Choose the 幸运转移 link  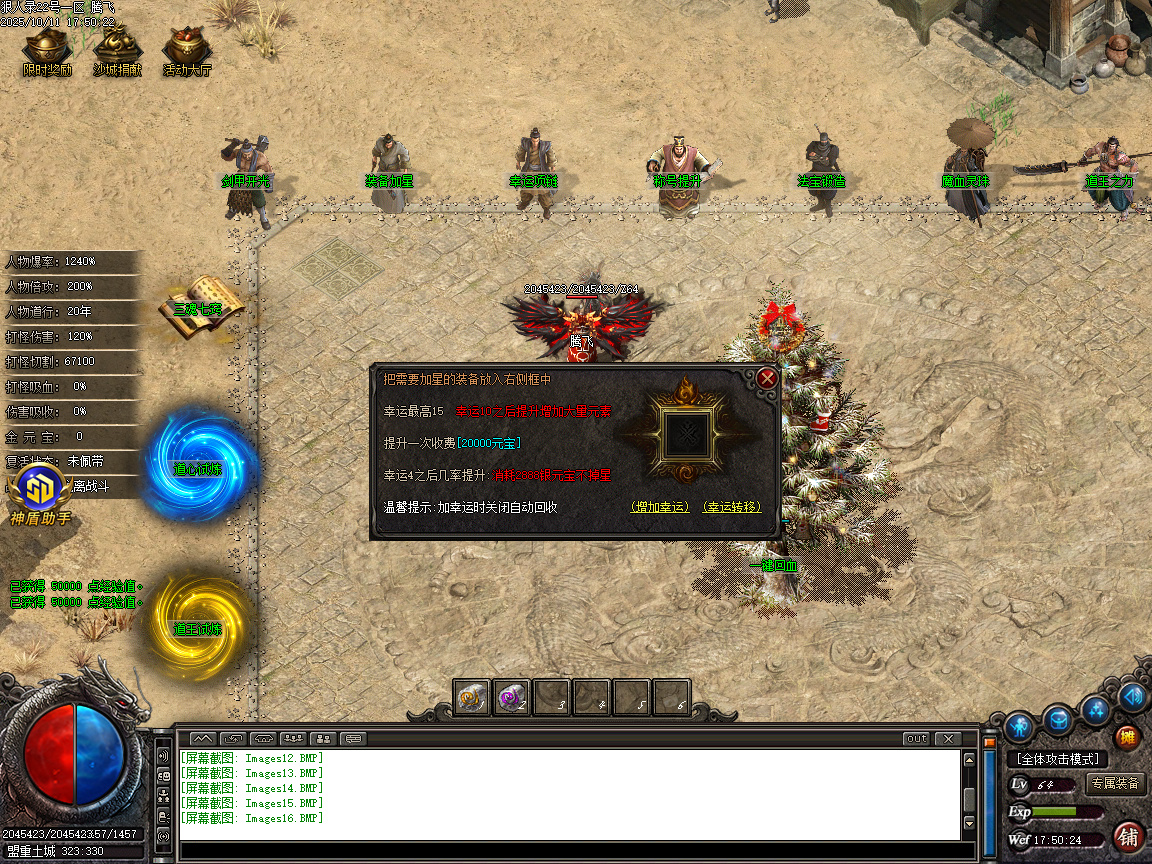pos(732,507)
